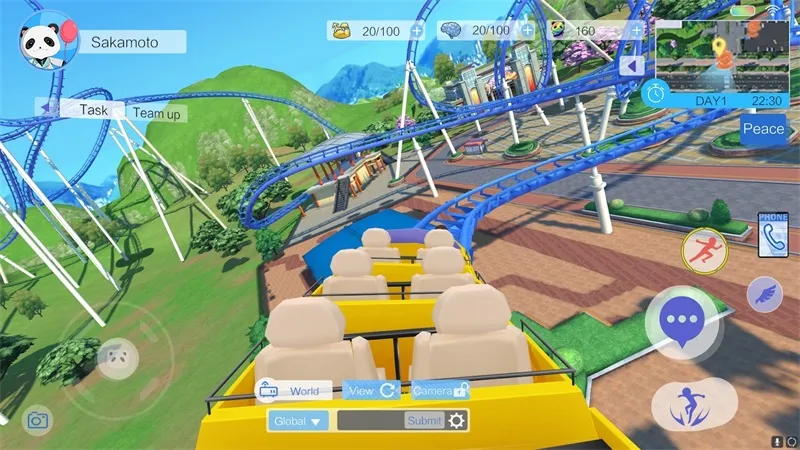Add more gold coins with the plus button
The height and width of the screenshot is (450, 800).
416,31
